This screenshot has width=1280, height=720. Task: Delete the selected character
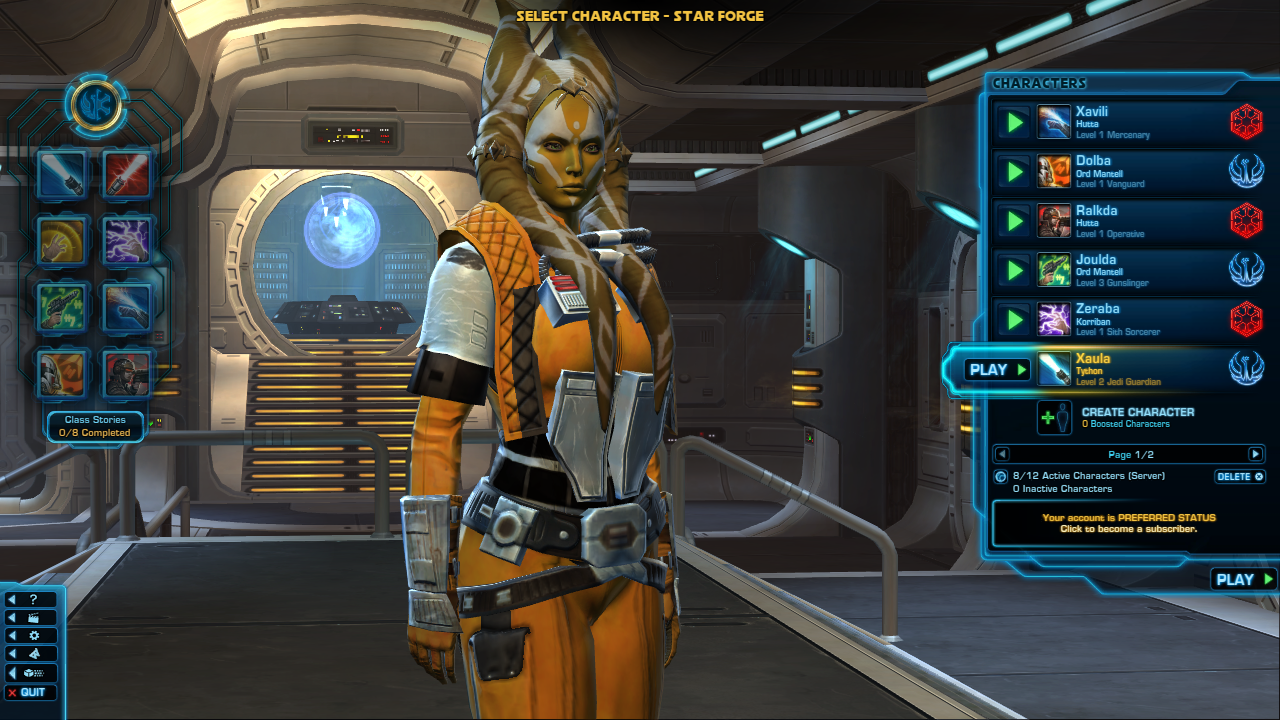(1240, 477)
